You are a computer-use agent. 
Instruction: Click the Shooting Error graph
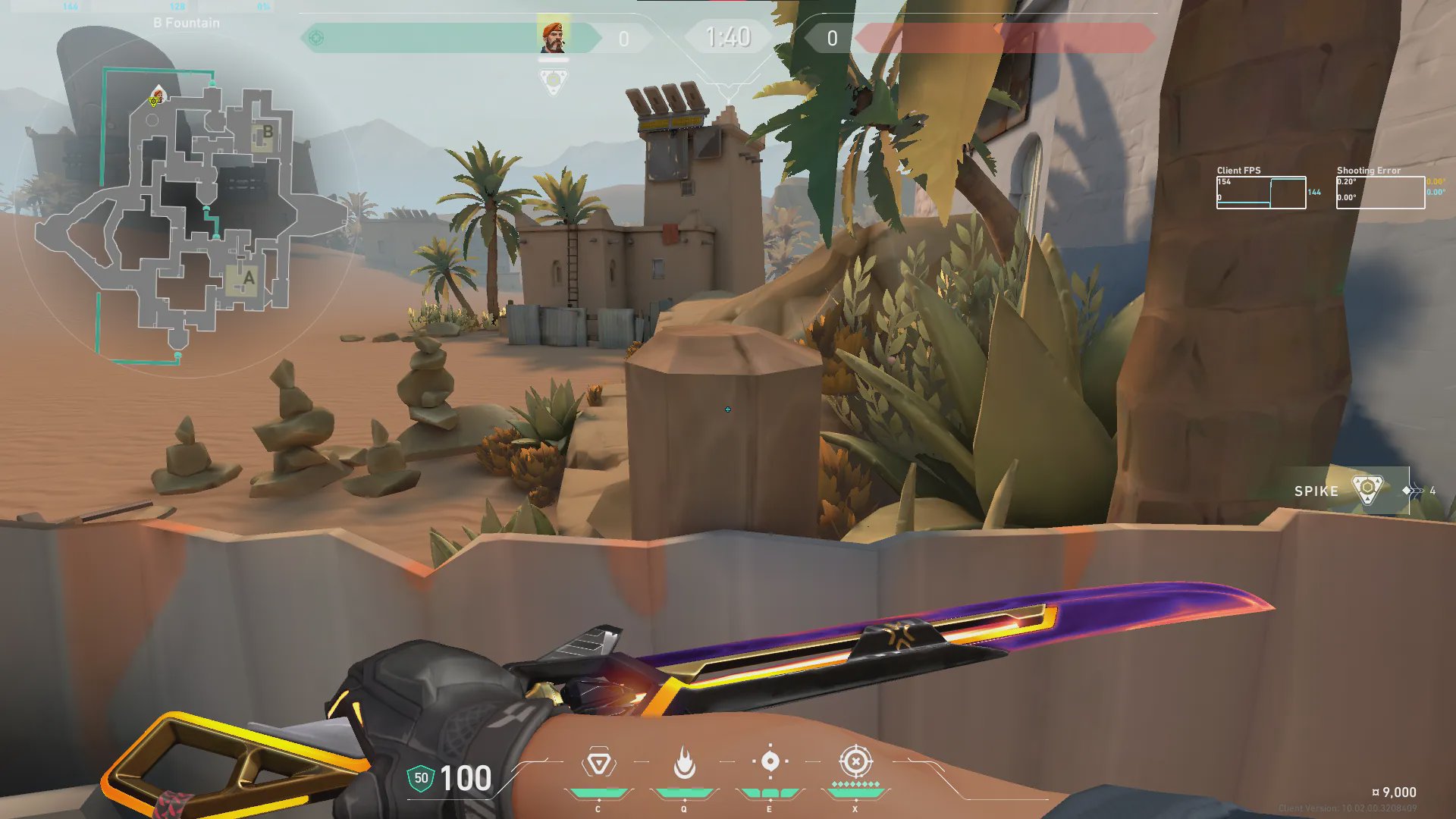click(x=1380, y=193)
